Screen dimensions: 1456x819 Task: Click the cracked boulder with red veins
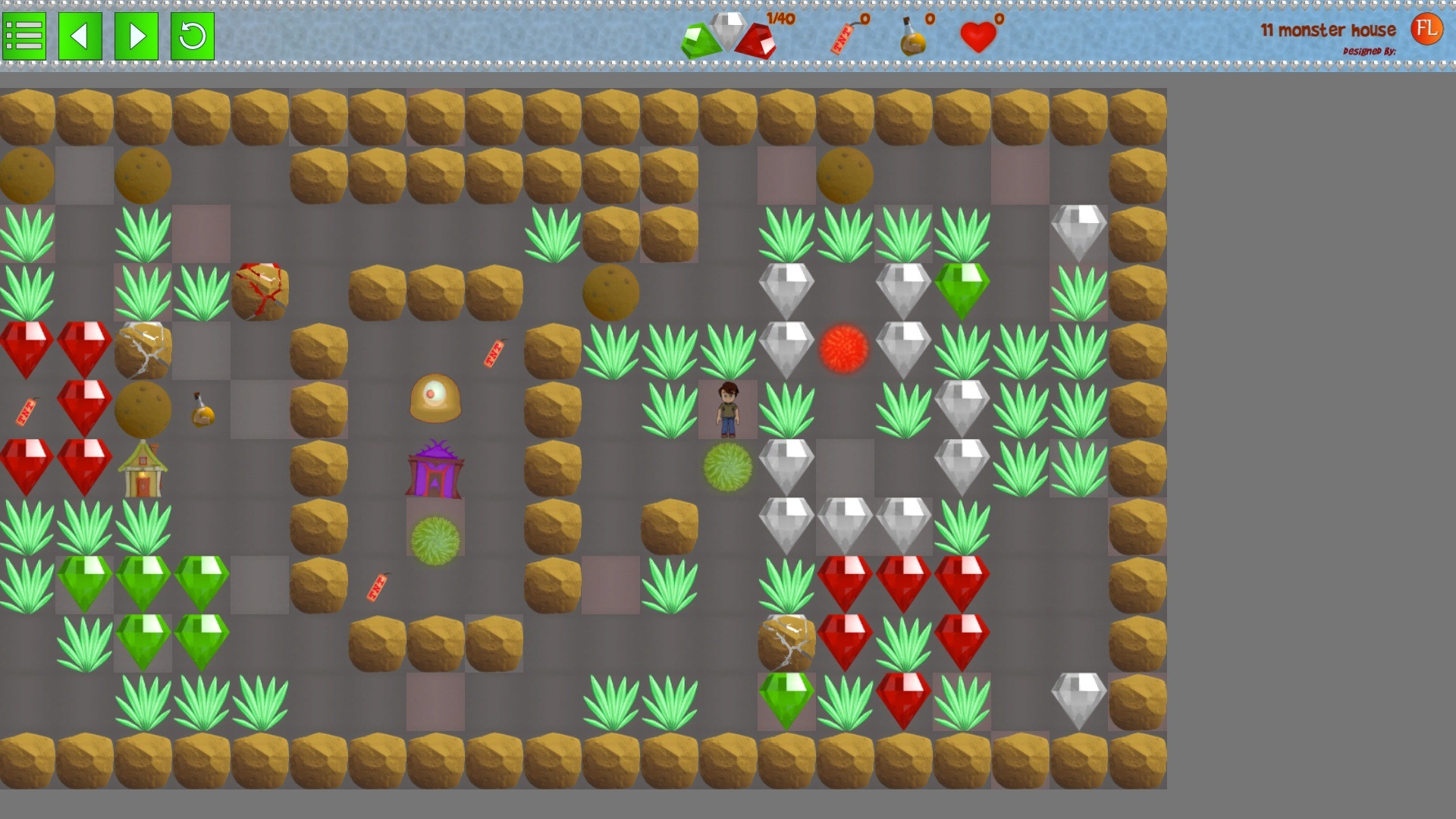tap(259, 290)
